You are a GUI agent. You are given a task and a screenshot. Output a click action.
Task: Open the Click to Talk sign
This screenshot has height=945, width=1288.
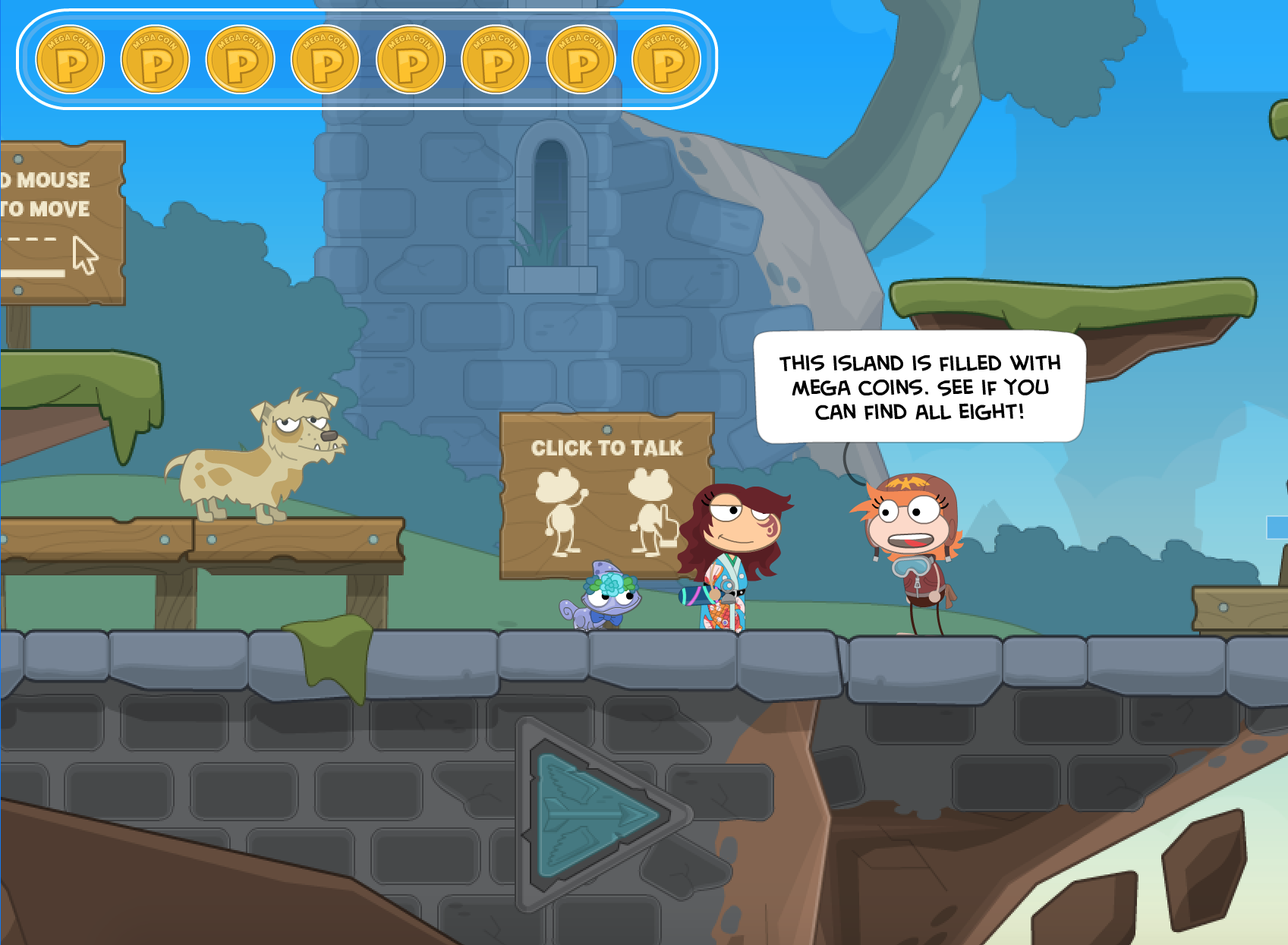click(606, 486)
